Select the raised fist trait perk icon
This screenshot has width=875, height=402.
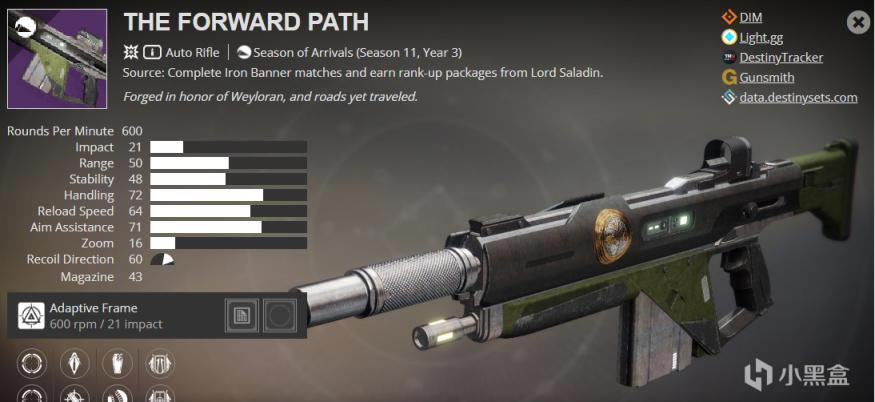(x=118, y=360)
